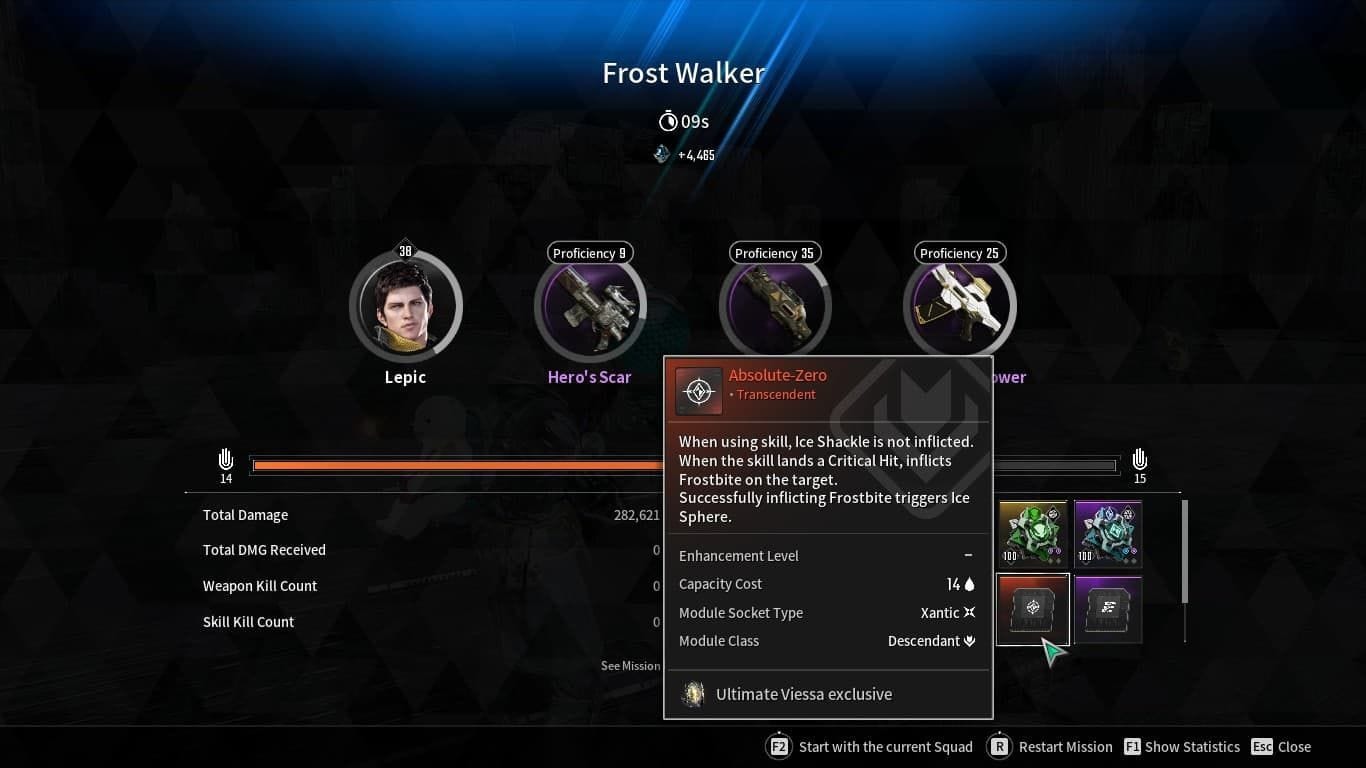
Task: Click the gold coin icon beside +4,465
Action: pyautogui.click(x=661, y=155)
